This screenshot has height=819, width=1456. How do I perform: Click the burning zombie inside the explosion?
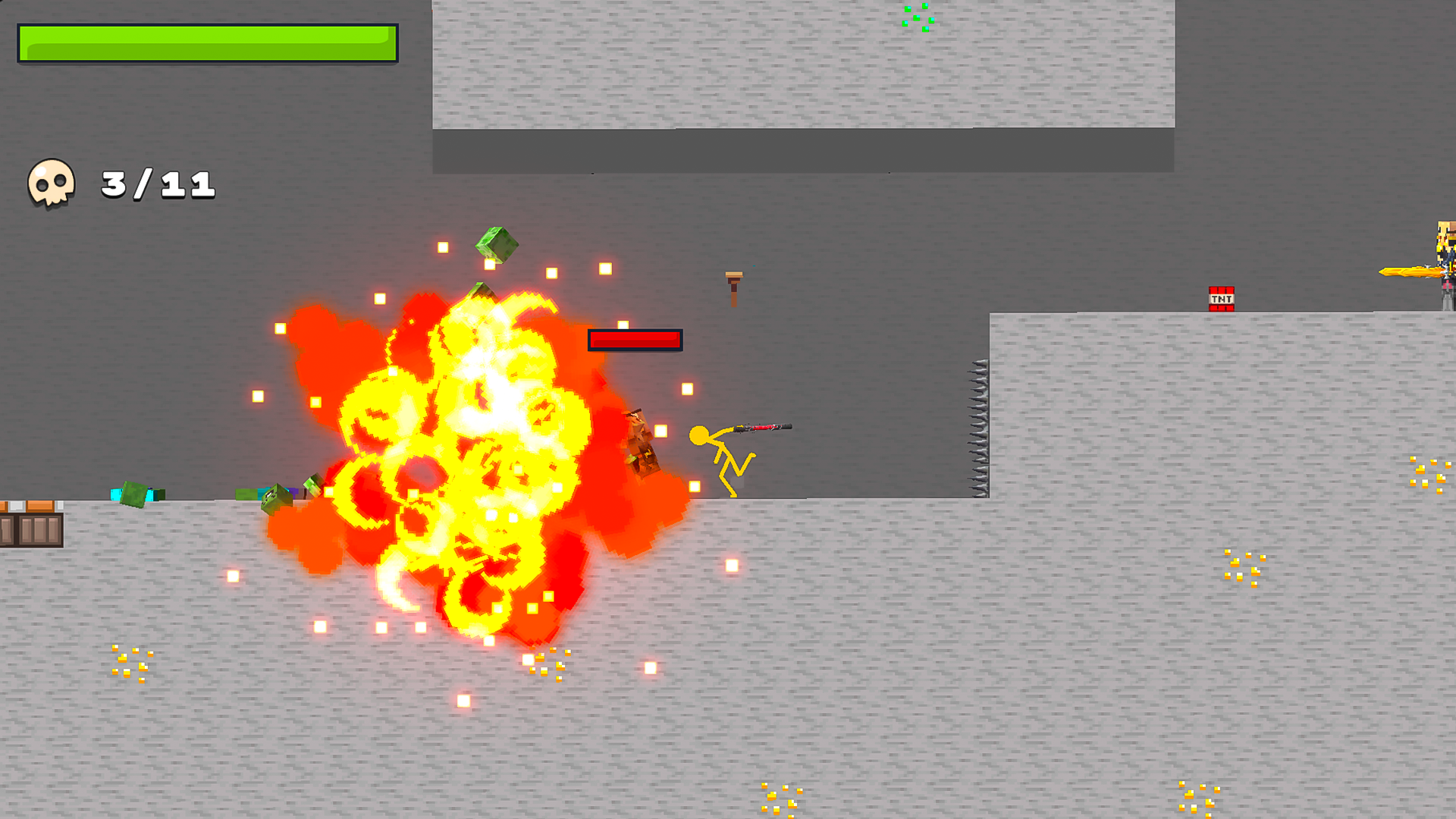[x=641, y=444]
